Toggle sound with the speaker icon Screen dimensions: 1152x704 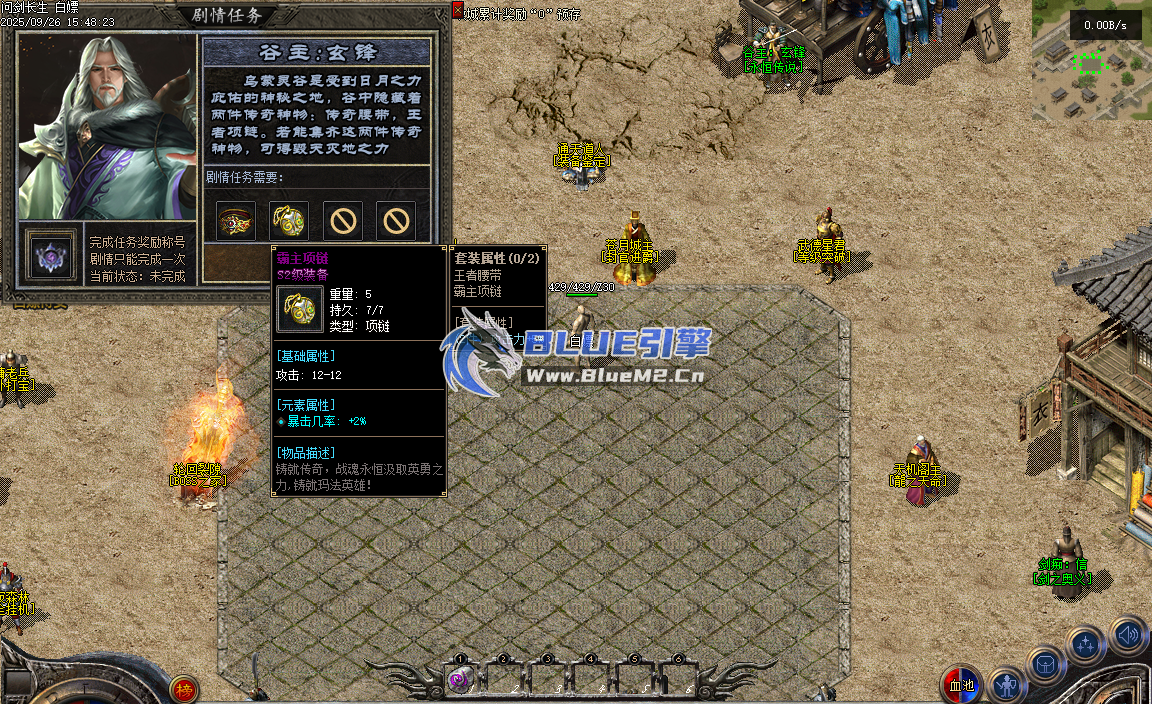pyautogui.click(x=1127, y=634)
